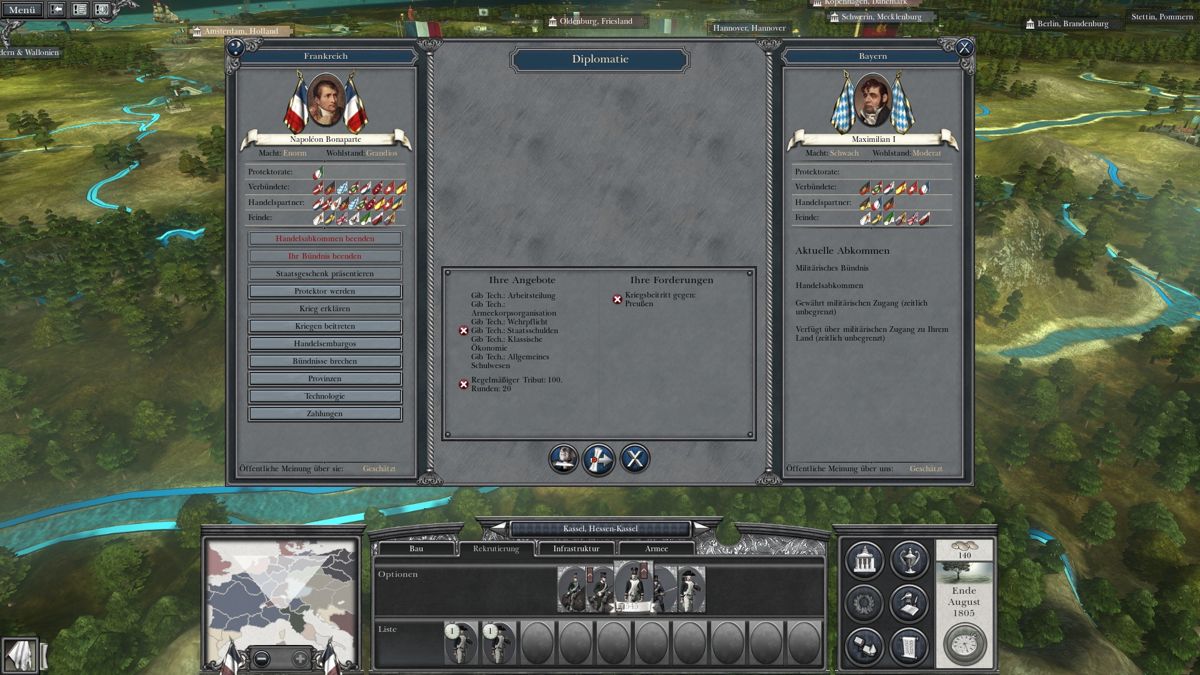This screenshot has height=675, width=1200.
Task: Remove the Regelmäßiger Tribut offer
Action: coord(463,384)
